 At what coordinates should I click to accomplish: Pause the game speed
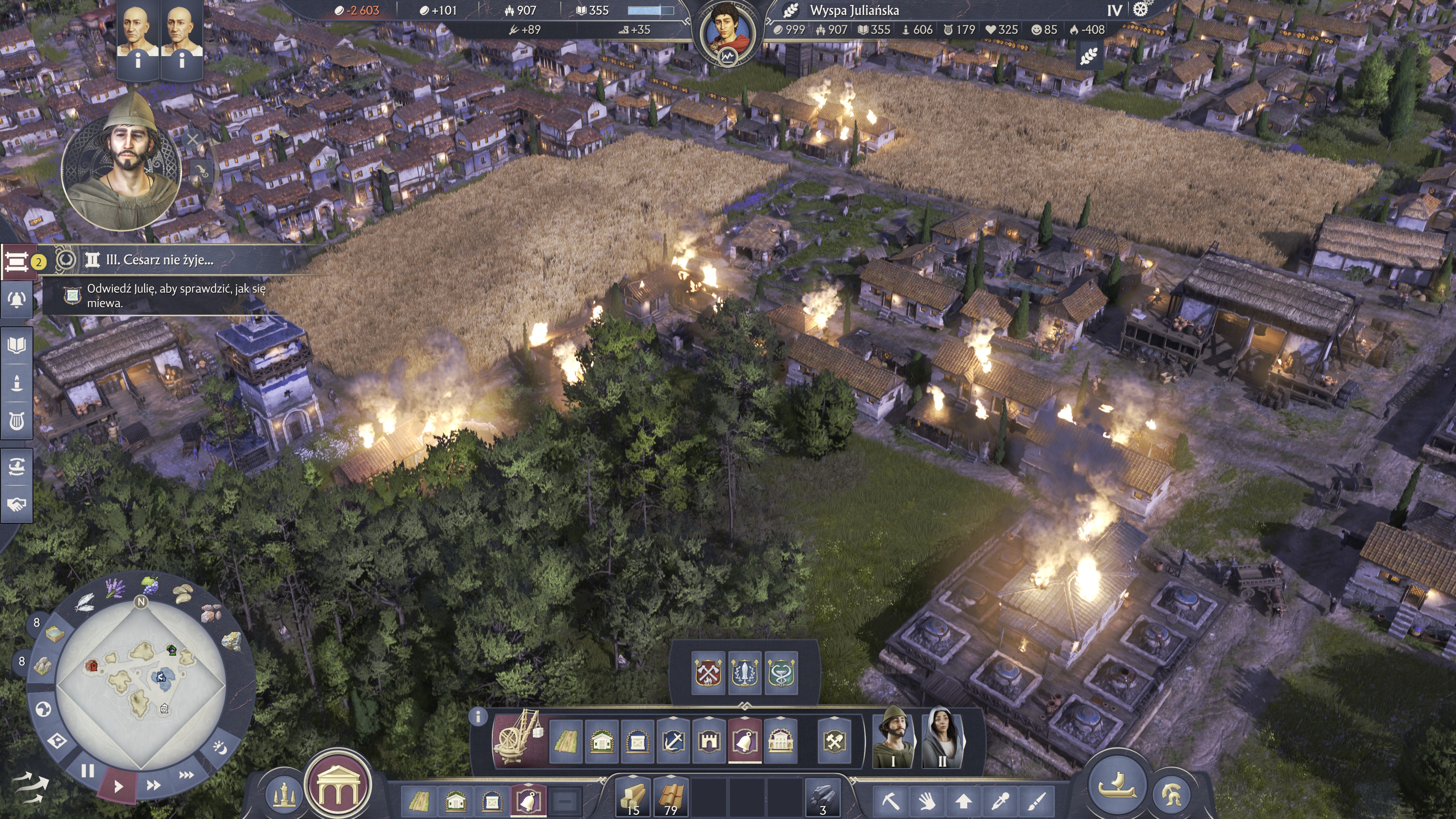tap(87, 770)
